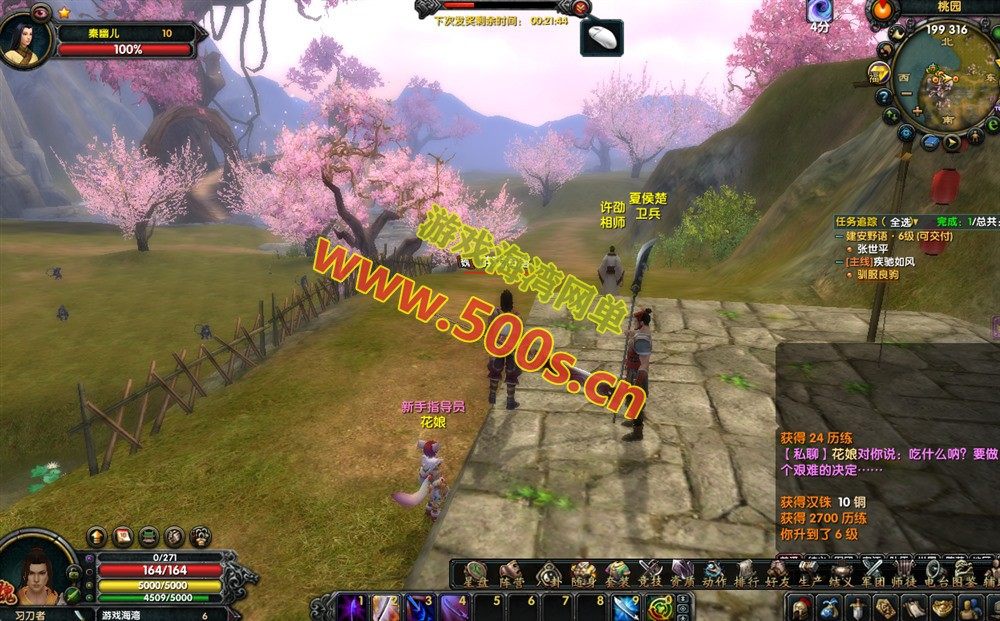Open the 八卦 menu button
Image resolution: width=1000 pixels, height=621 pixels.
(x=549, y=575)
